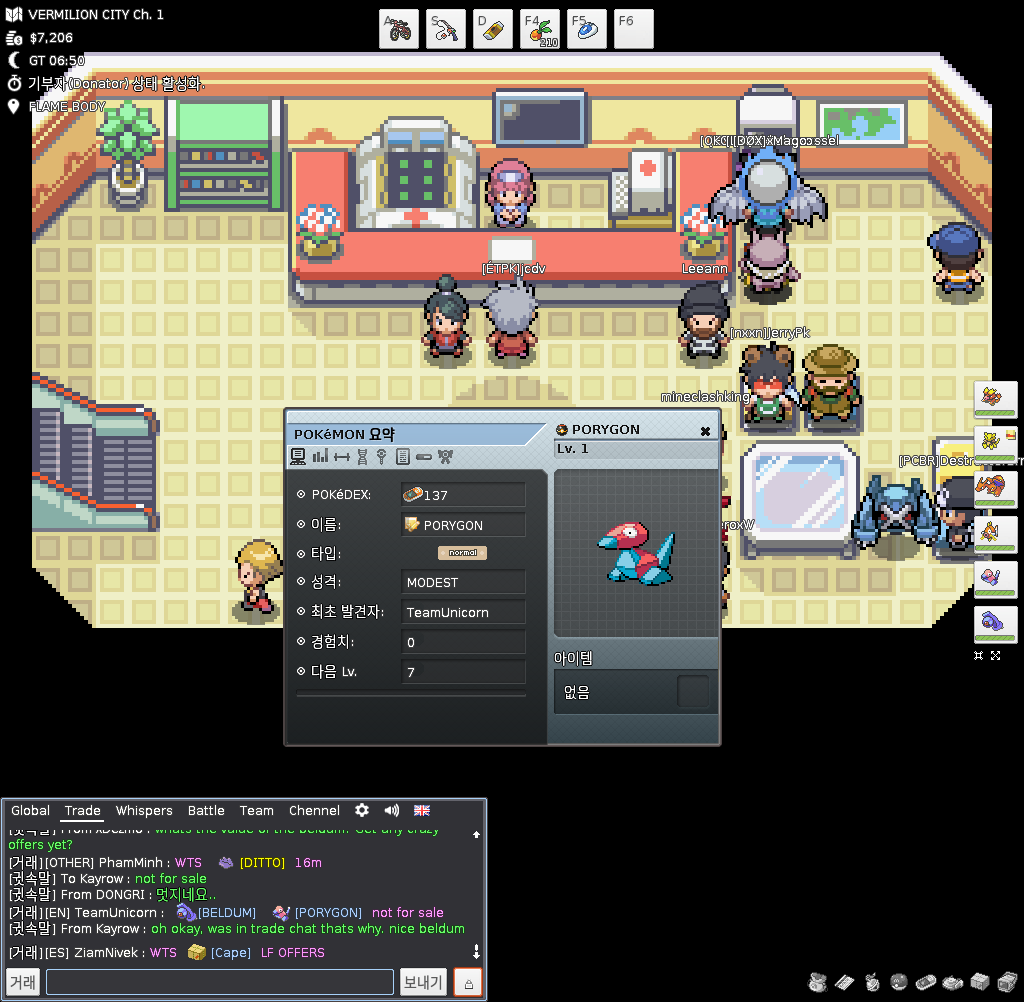Send the chat message with 보내기
Screen dimensions: 1024x1002
(423, 982)
